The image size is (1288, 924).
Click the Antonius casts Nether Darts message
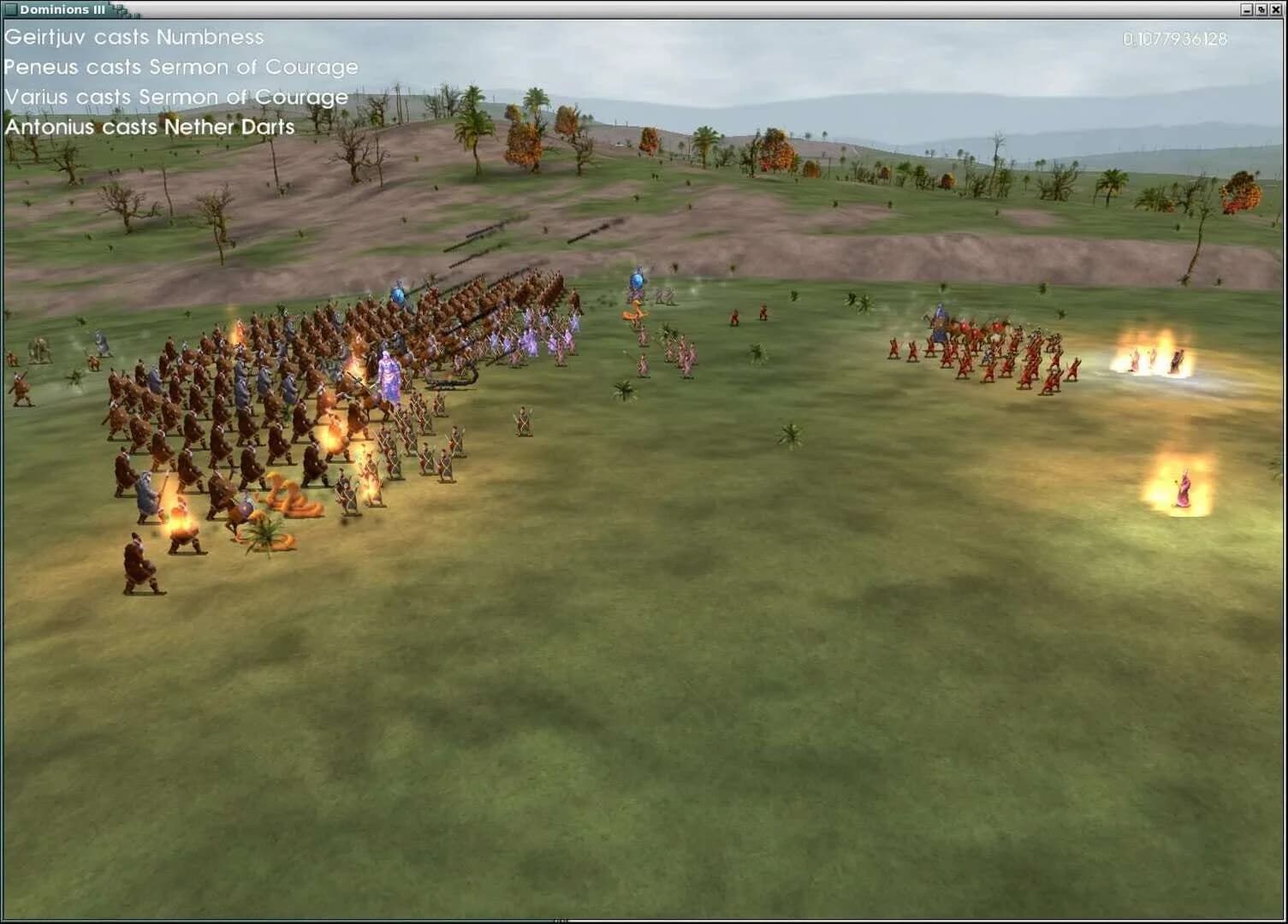[148, 127]
